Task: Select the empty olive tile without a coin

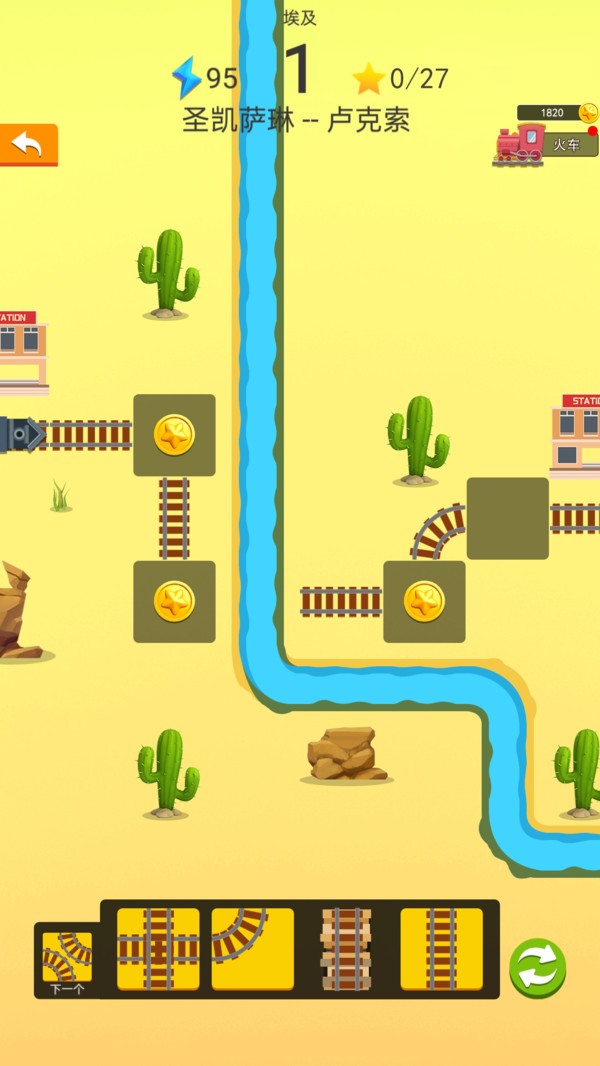Action: point(507,518)
